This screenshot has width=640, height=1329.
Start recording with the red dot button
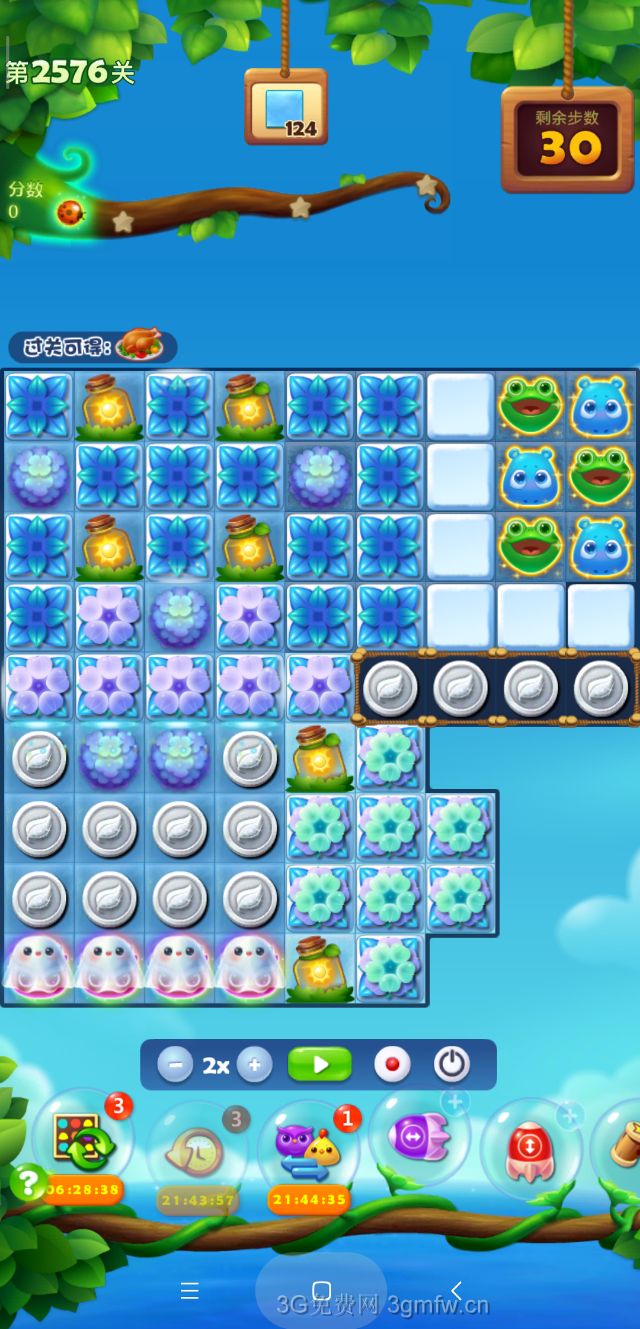pyautogui.click(x=392, y=1065)
